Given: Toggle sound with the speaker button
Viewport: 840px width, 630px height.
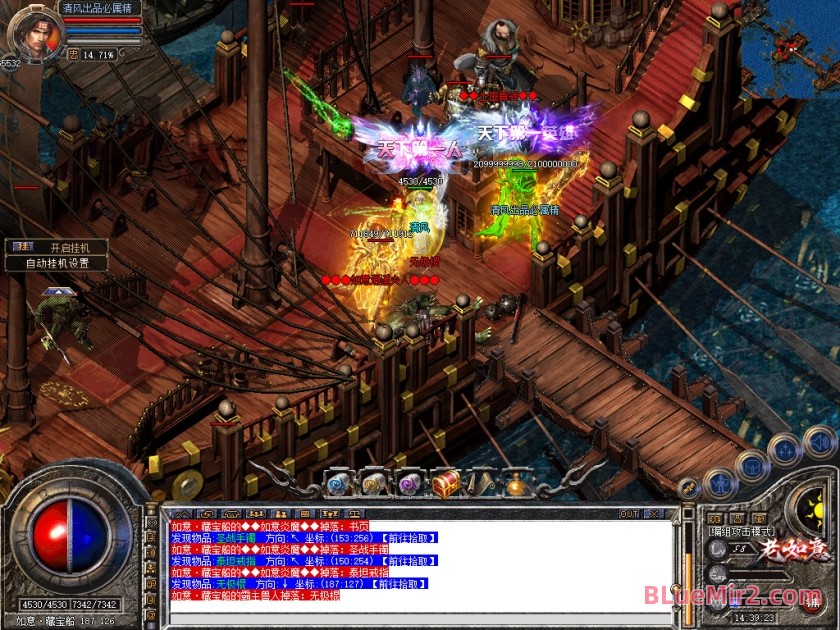Looking at the screenshot, I should pyautogui.click(x=820, y=441).
